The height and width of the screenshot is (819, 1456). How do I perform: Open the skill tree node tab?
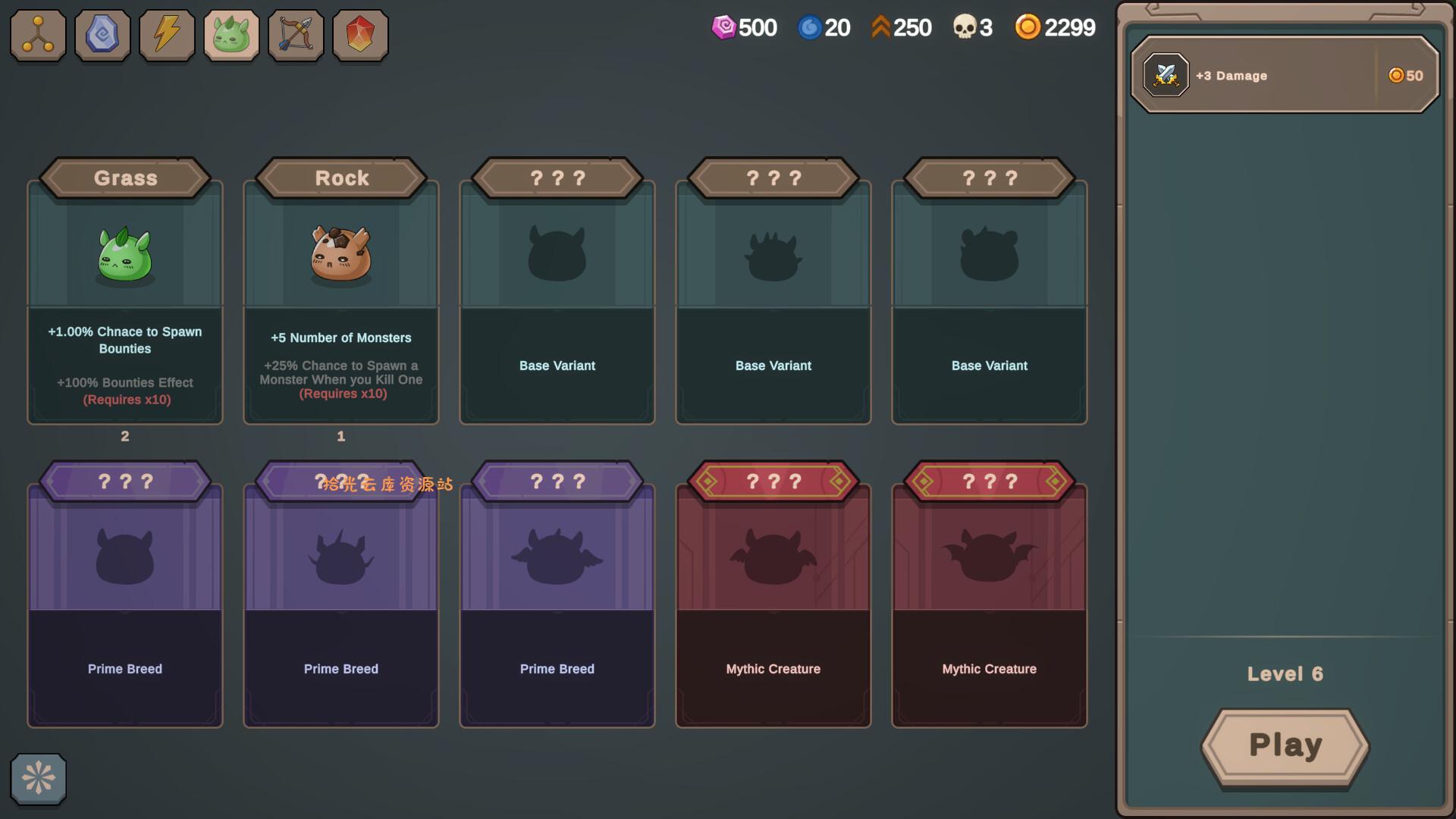click(38, 35)
